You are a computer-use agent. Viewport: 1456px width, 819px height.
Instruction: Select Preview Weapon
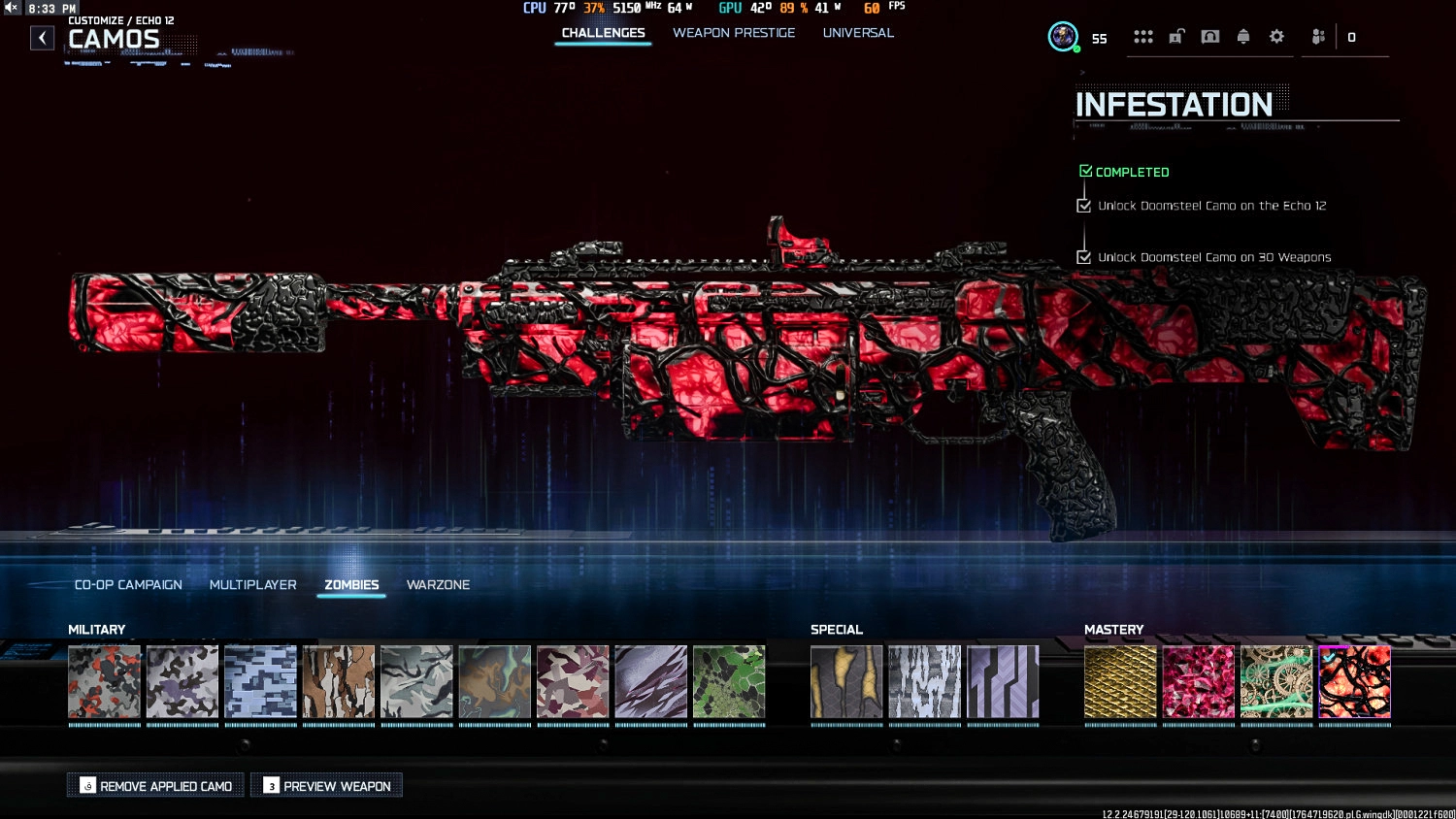coord(326,785)
